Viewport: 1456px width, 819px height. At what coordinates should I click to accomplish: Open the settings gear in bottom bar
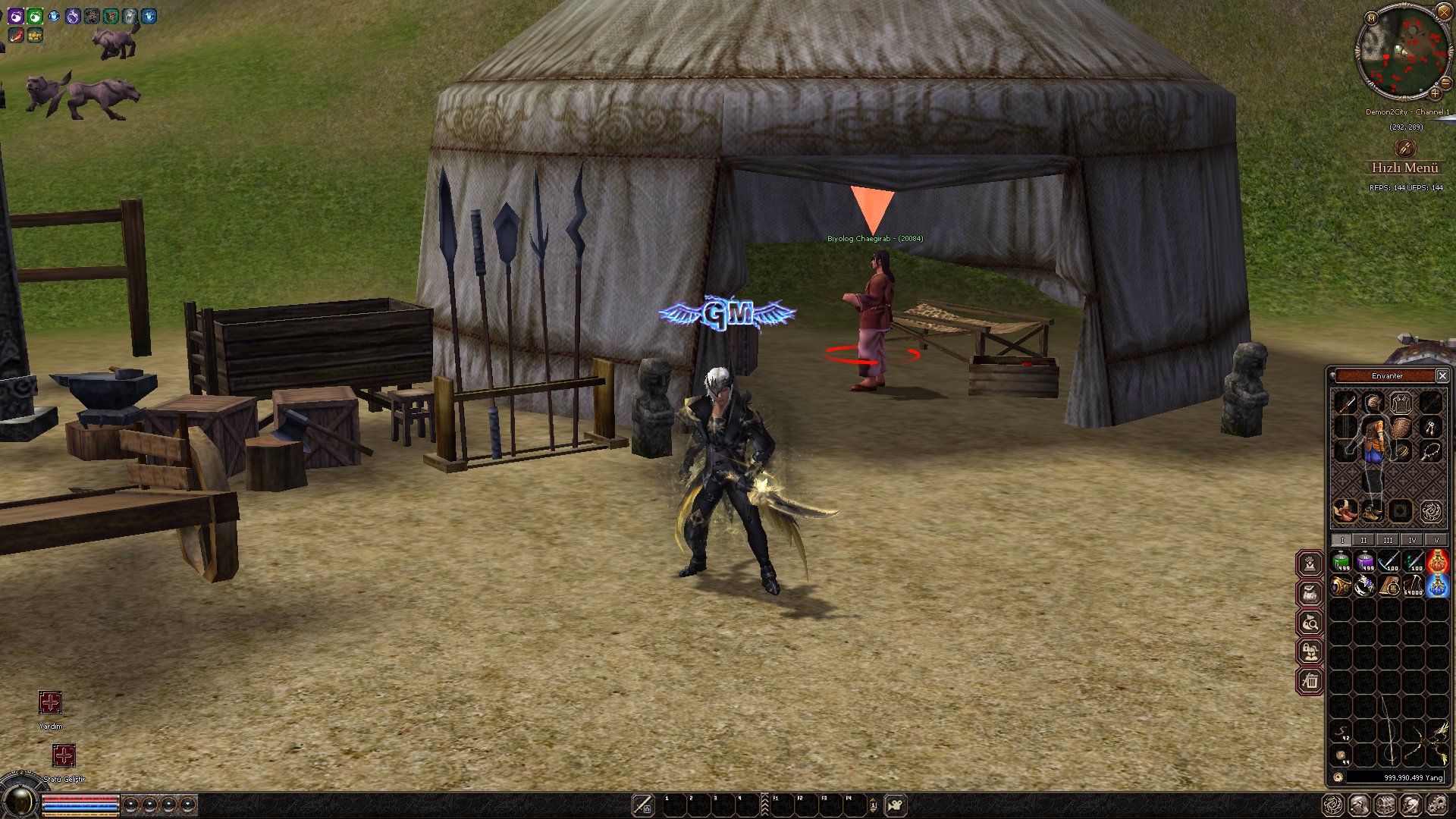point(1437,805)
